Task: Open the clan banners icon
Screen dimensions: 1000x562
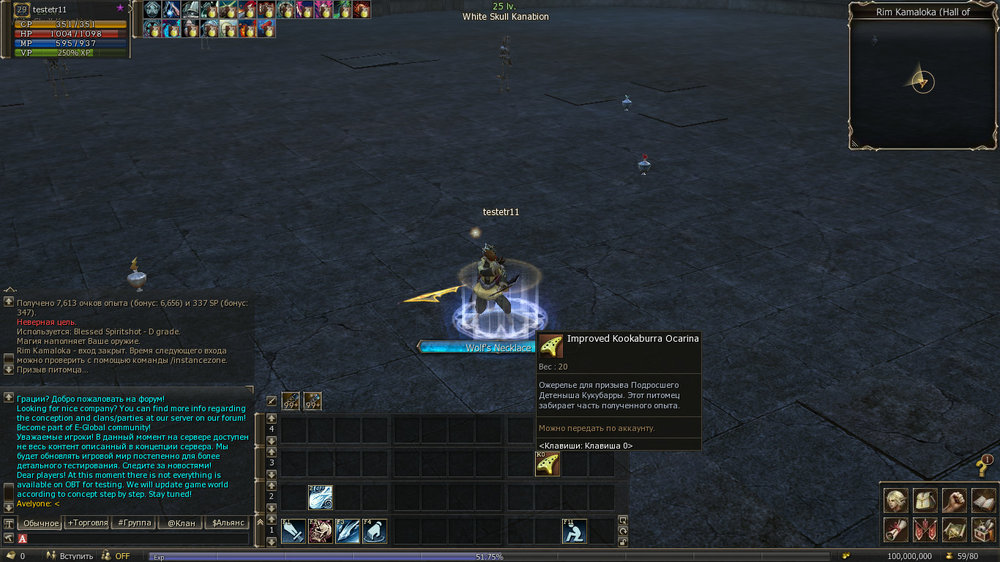Action: 925,529
